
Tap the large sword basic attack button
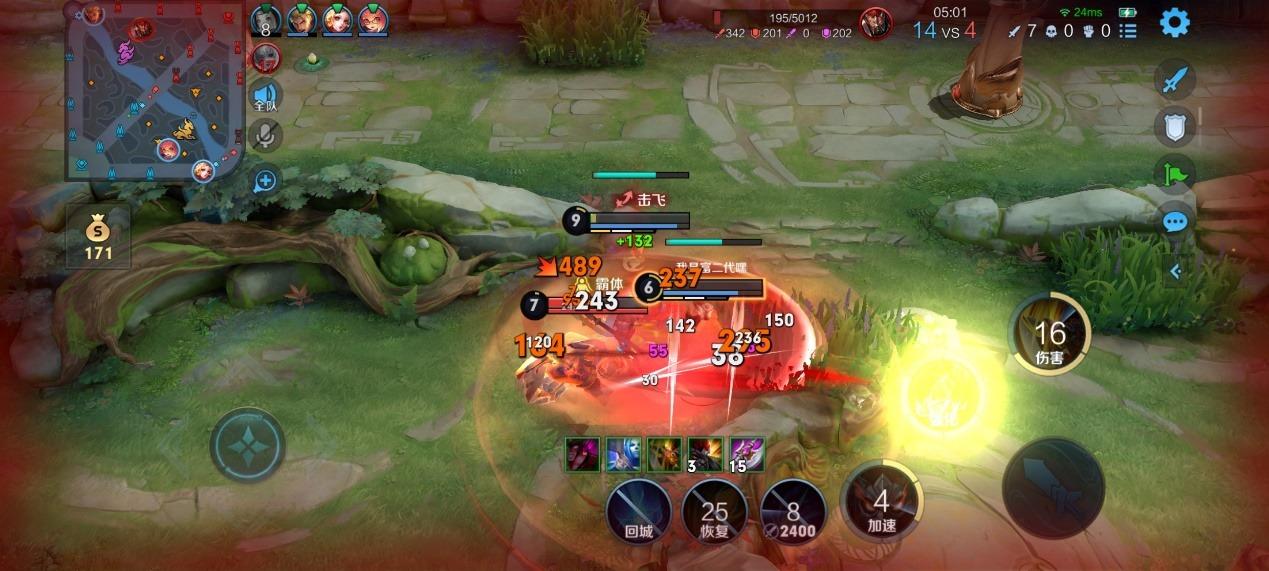tap(1053, 487)
